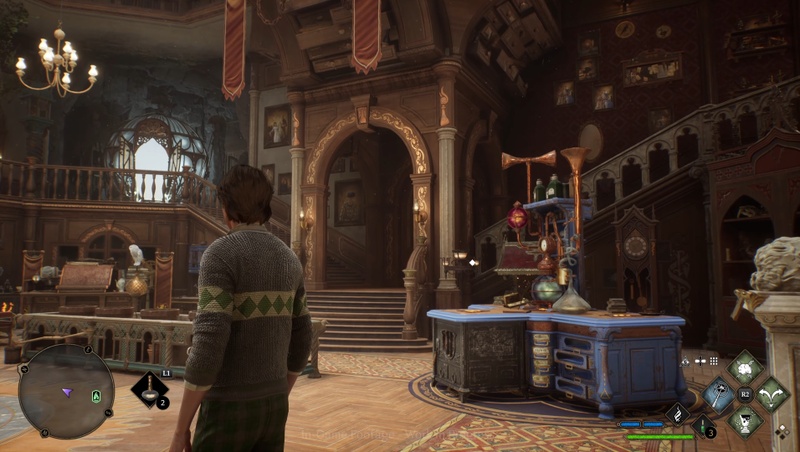Drink the green Wiggenweld potion
This screenshot has width=800, height=452.
click(x=702, y=426)
